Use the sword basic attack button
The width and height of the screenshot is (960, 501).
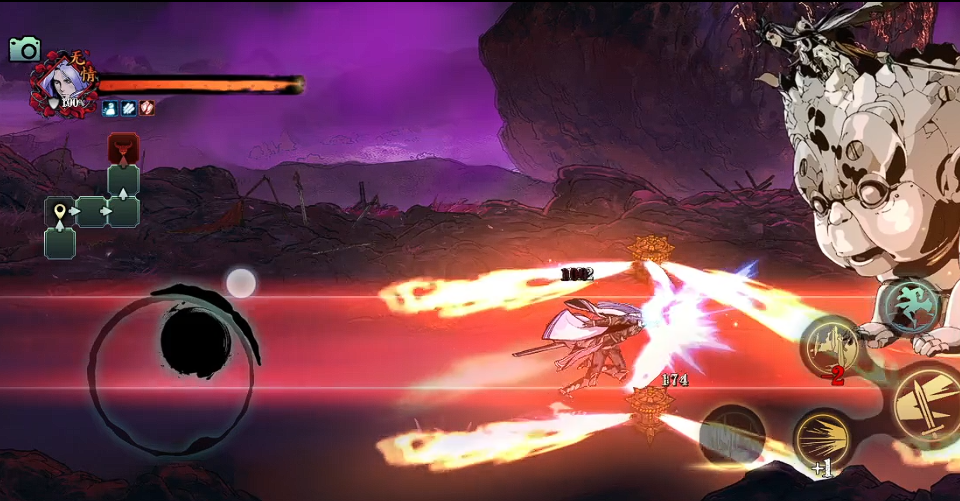[x=924, y=405]
